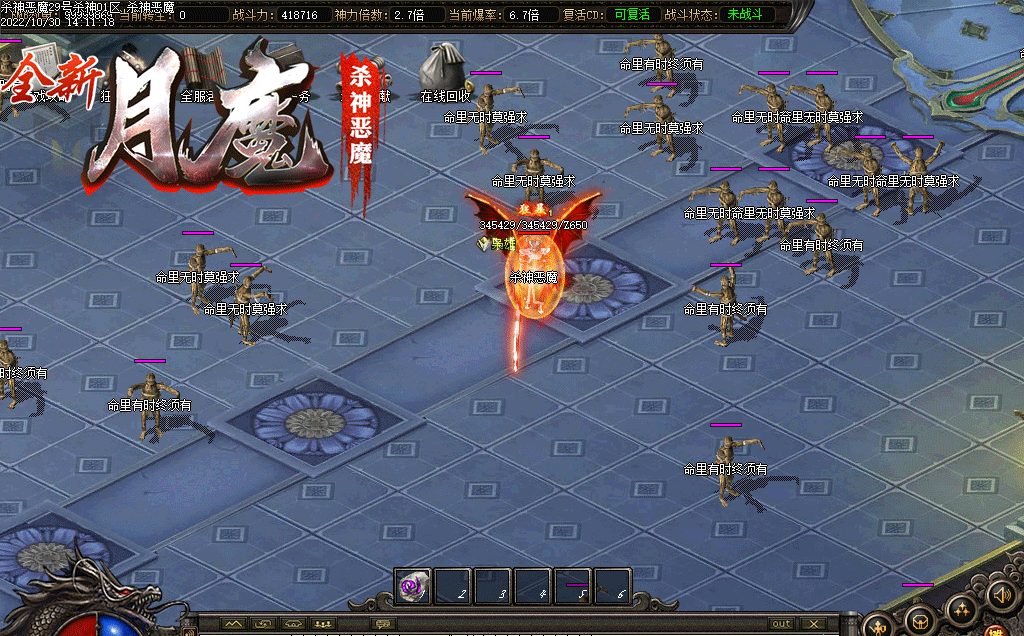Select hotbar slot number 6
The width and height of the screenshot is (1024, 636).
click(613, 587)
